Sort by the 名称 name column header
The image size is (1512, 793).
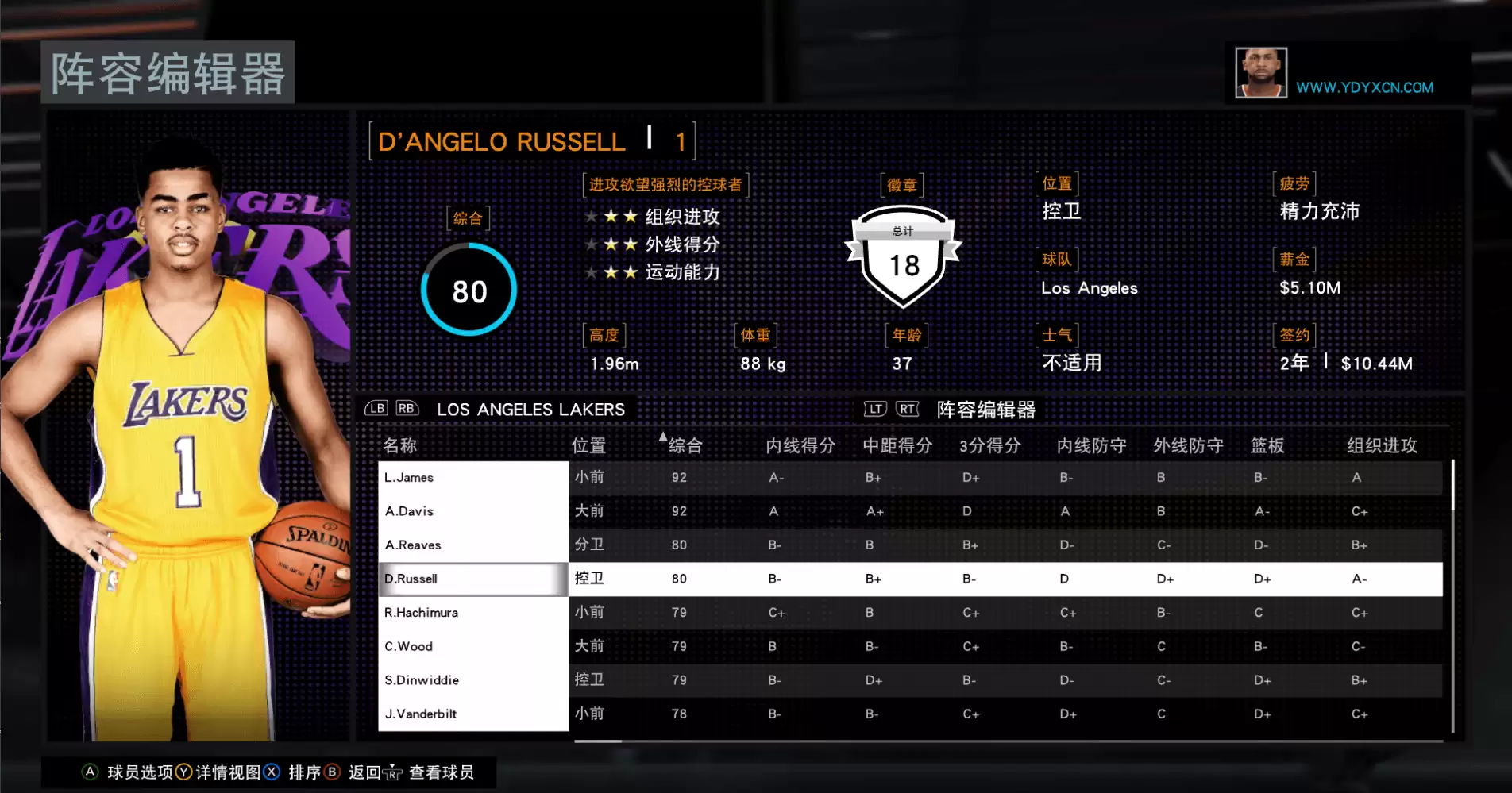(x=399, y=445)
